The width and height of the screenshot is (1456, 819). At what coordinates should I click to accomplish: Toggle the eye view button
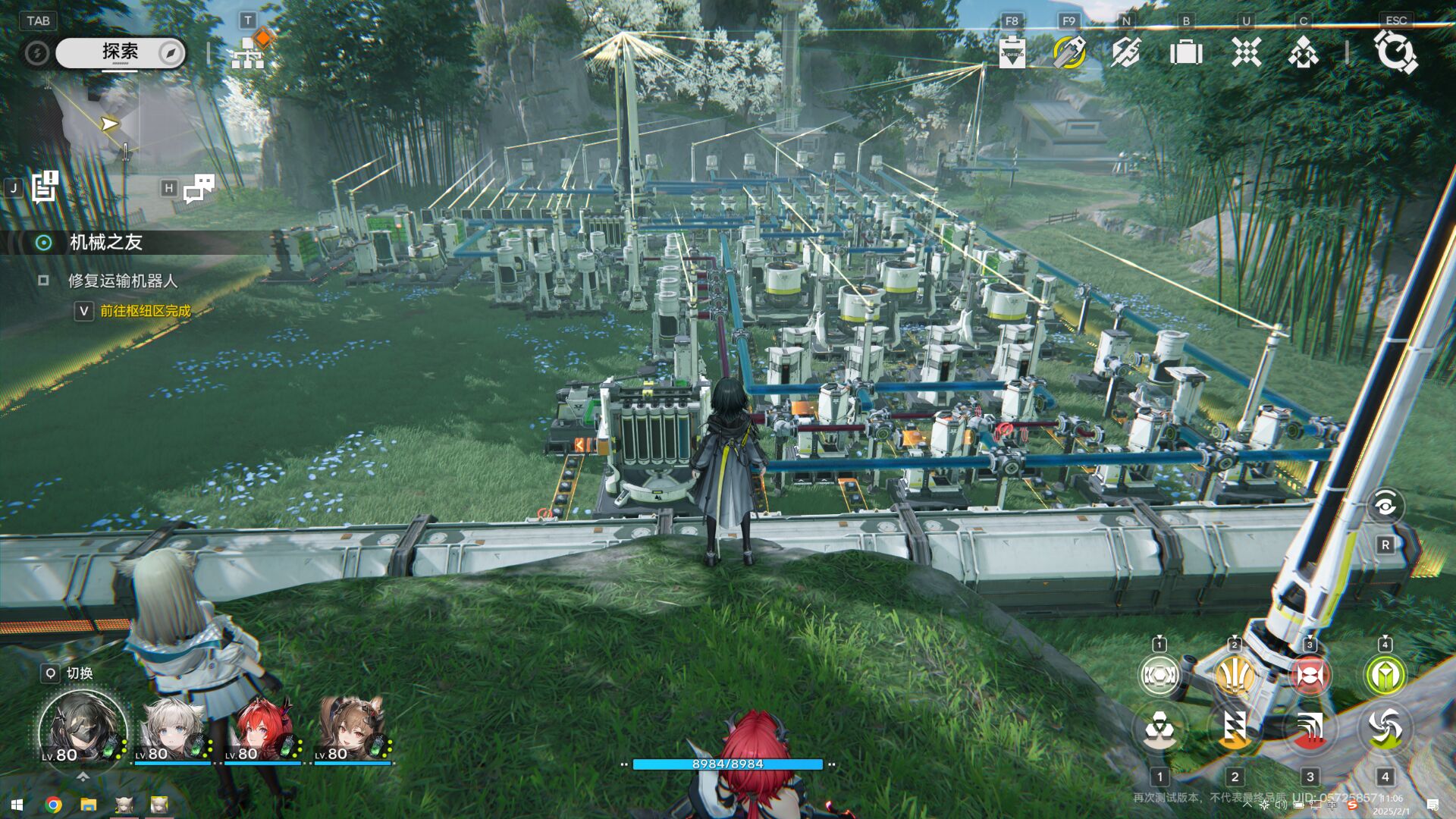[1385, 506]
